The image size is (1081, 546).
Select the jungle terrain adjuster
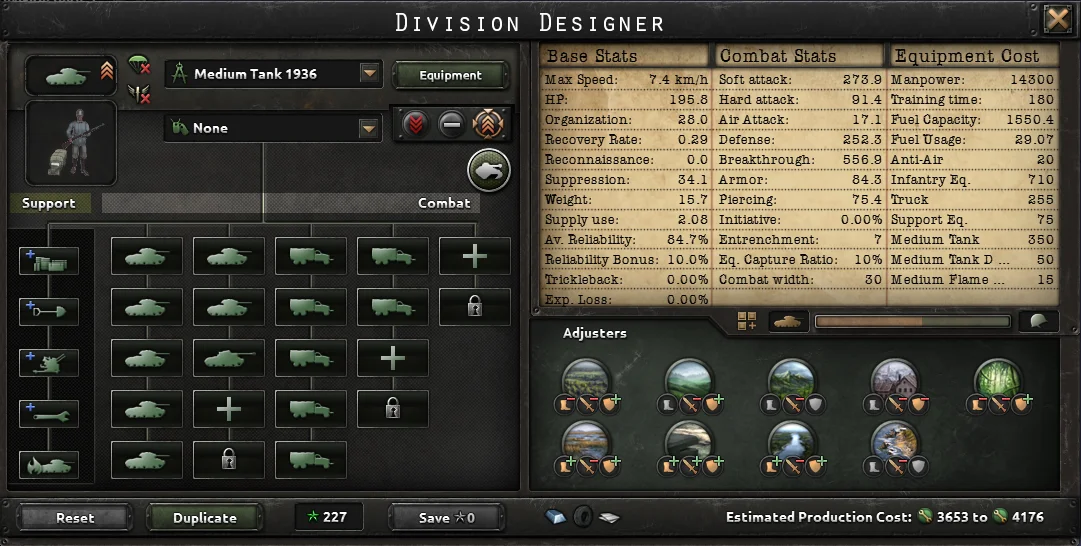pyautogui.click(x=997, y=380)
